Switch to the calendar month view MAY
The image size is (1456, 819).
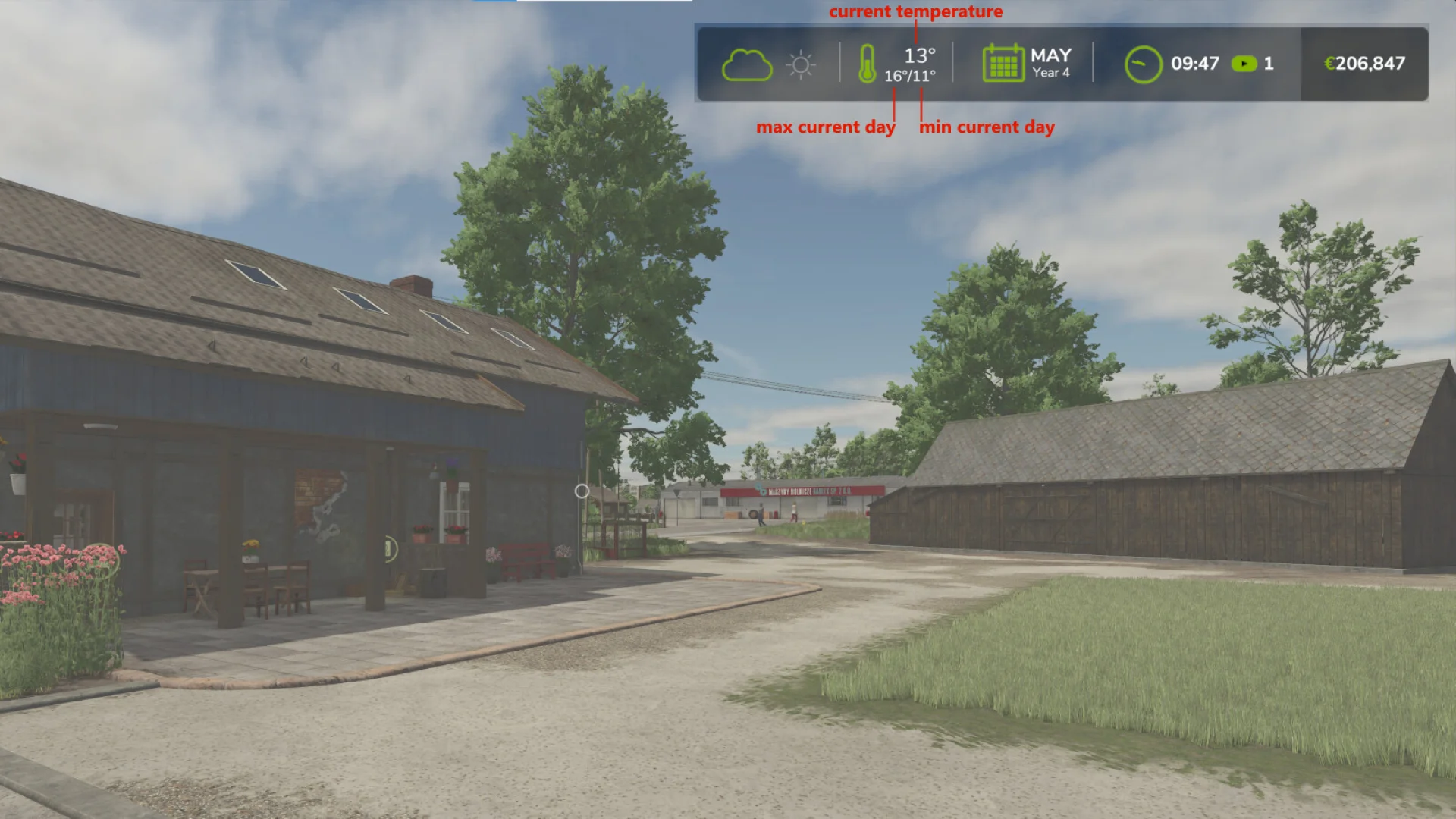pos(1050,55)
